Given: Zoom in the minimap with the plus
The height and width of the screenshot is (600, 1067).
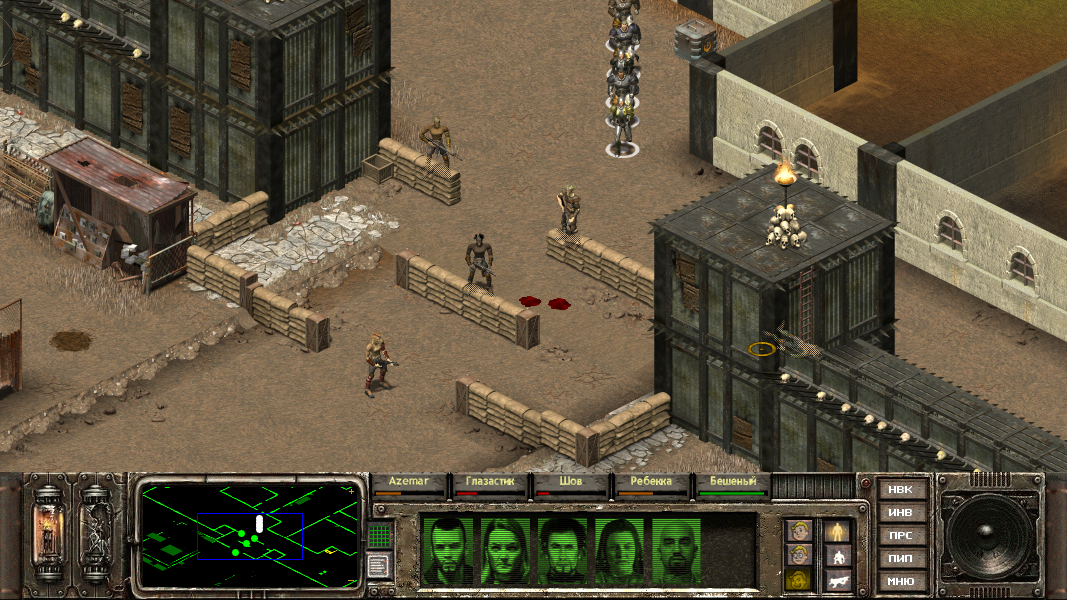Looking at the screenshot, I should pos(351,491).
